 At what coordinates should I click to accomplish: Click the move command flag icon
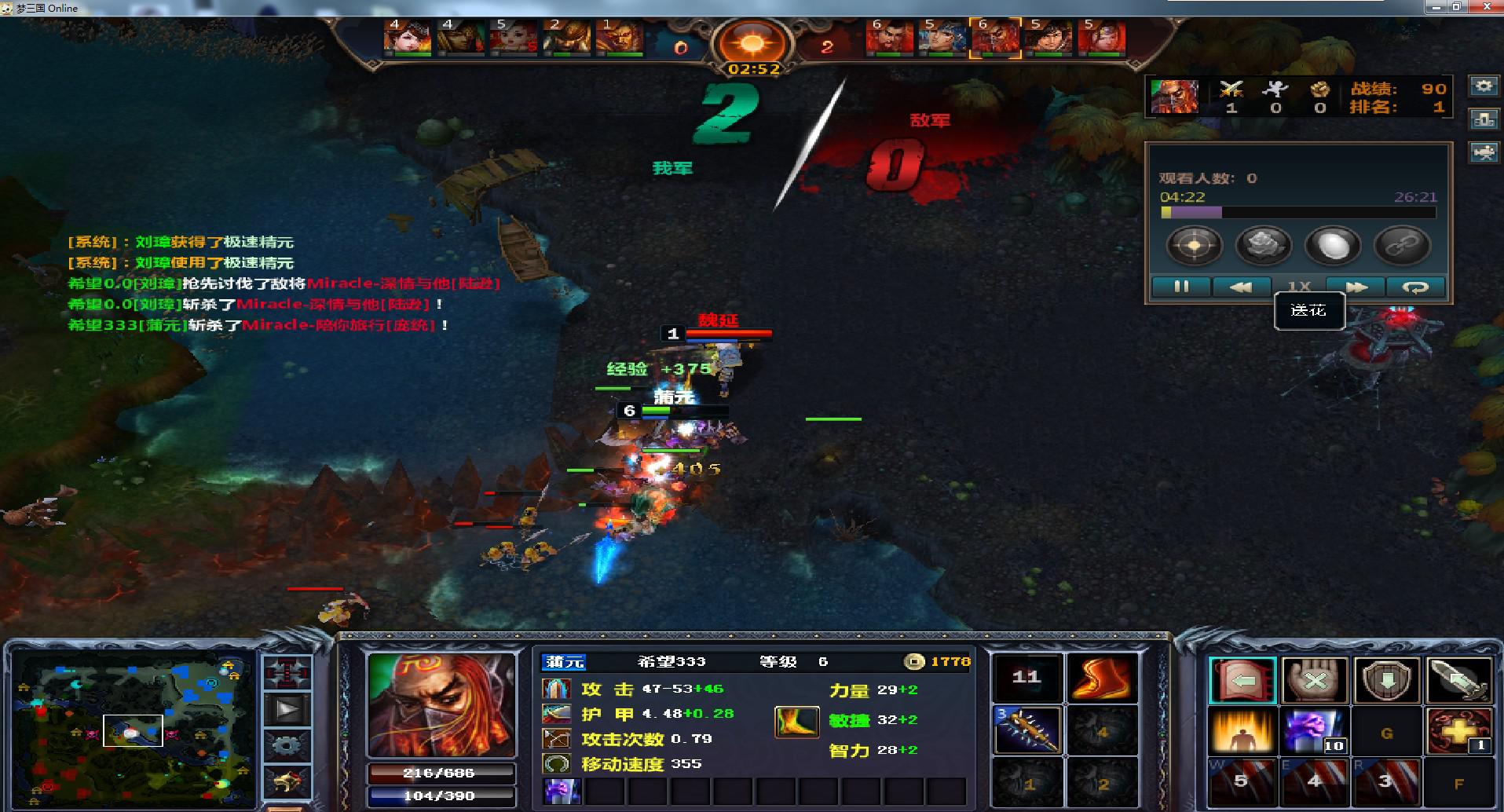[1242, 680]
